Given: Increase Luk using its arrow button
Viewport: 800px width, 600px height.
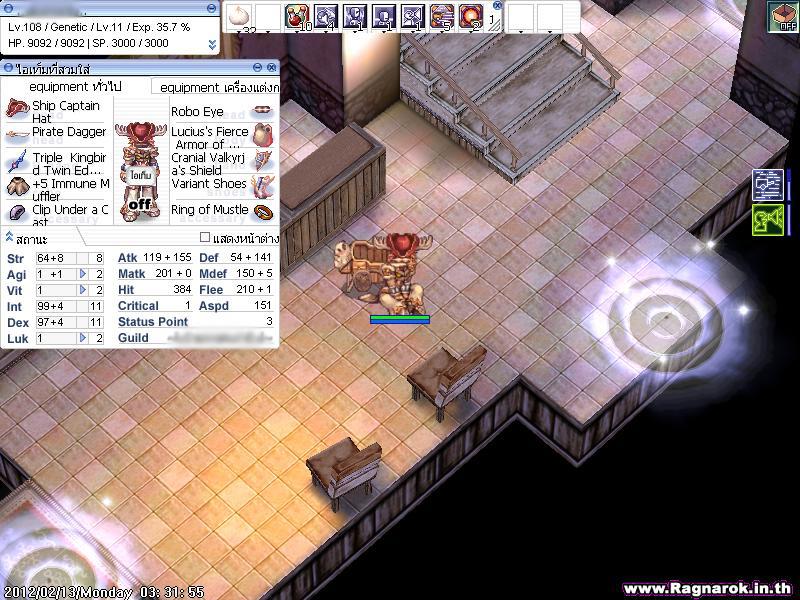Looking at the screenshot, I should click(83, 338).
